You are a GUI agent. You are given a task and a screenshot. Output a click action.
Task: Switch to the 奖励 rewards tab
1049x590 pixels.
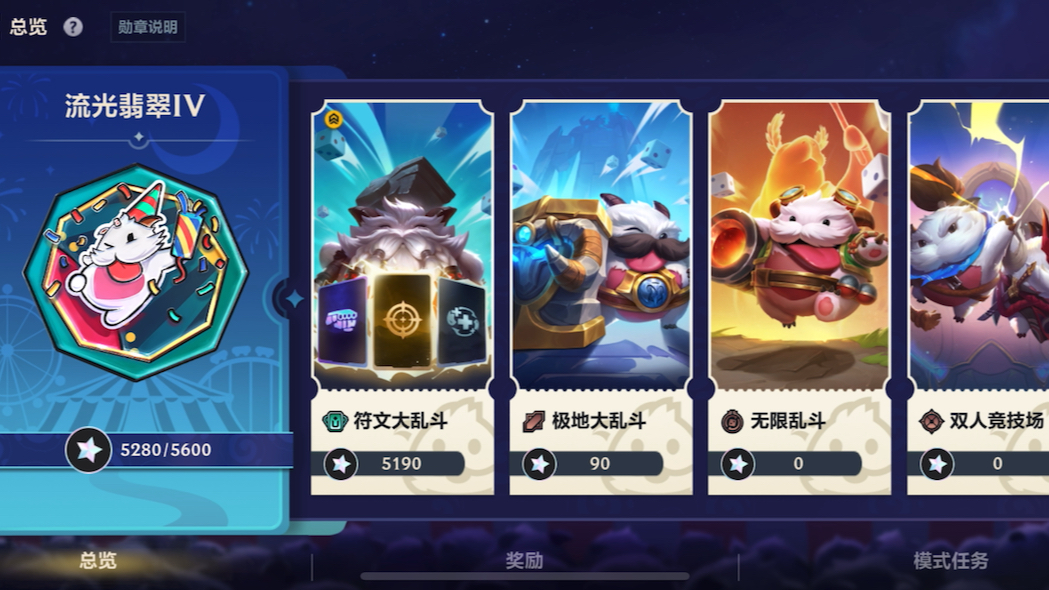(524, 561)
